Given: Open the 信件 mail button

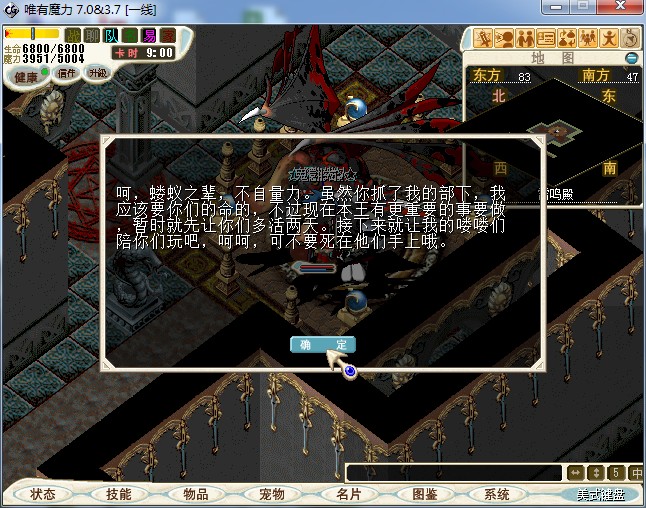Looking at the screenshot, I should point(68,73).
